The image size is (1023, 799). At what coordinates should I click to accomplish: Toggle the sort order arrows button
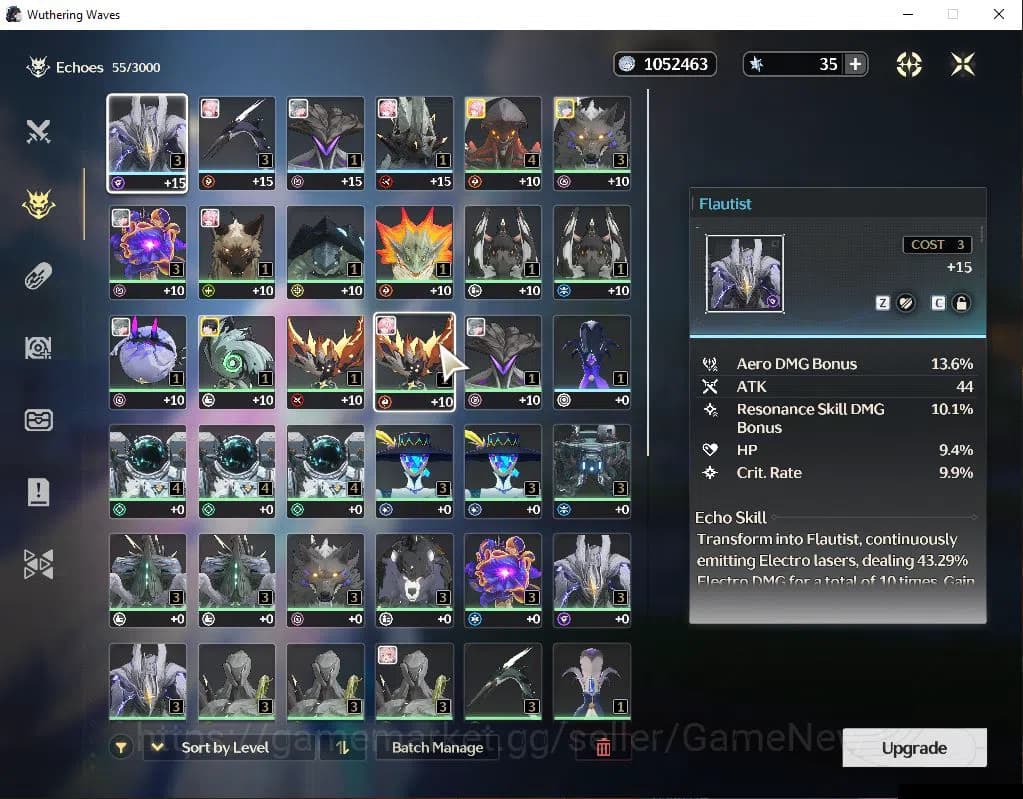(342, 747)
